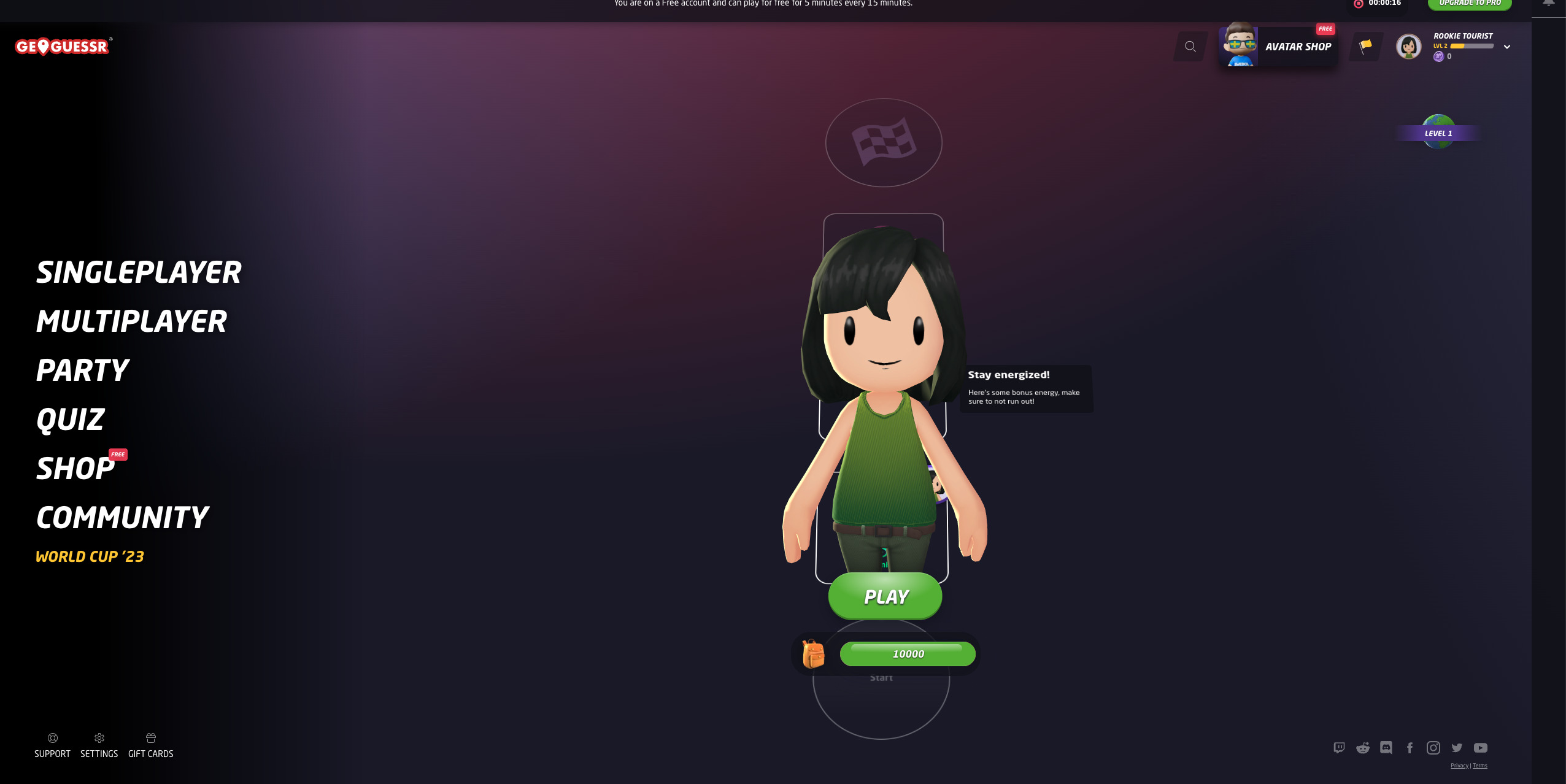Open the World Cup '23 link
The width and height of the screenshot is (1566, 784).
coord(90,556)
